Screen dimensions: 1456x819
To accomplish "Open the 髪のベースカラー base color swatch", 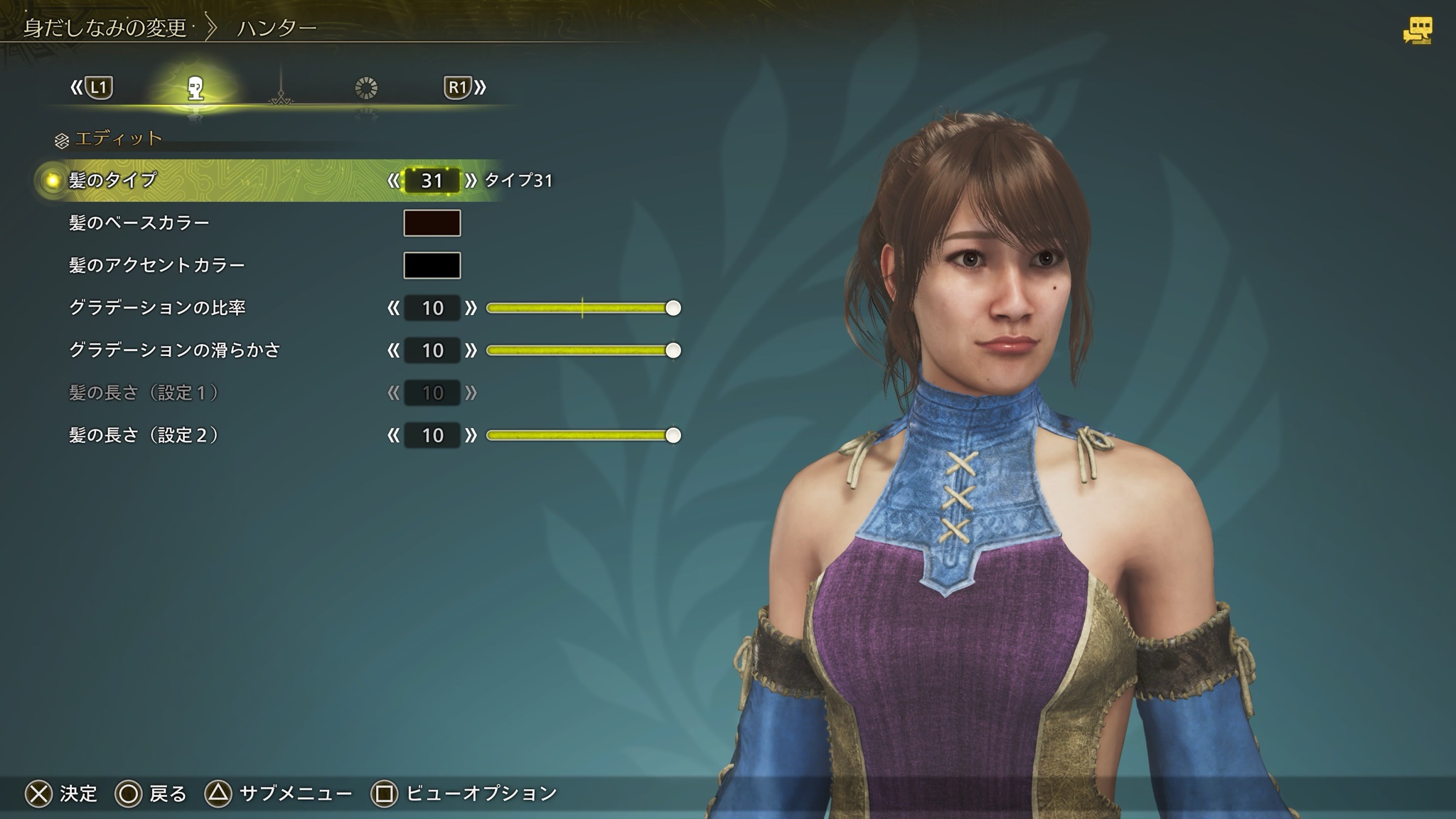I will point(432,223).
